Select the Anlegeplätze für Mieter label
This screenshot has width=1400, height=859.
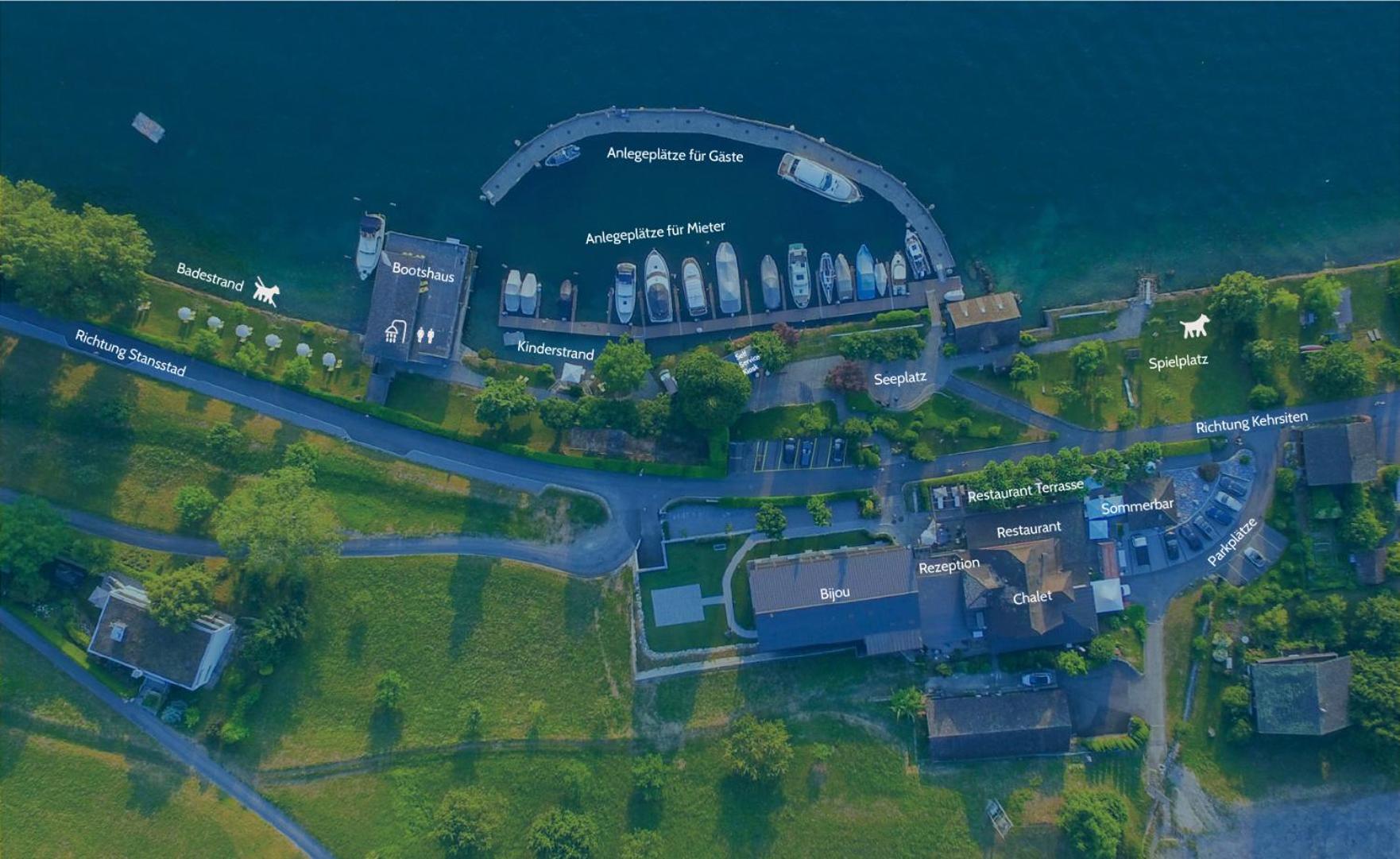655,233
